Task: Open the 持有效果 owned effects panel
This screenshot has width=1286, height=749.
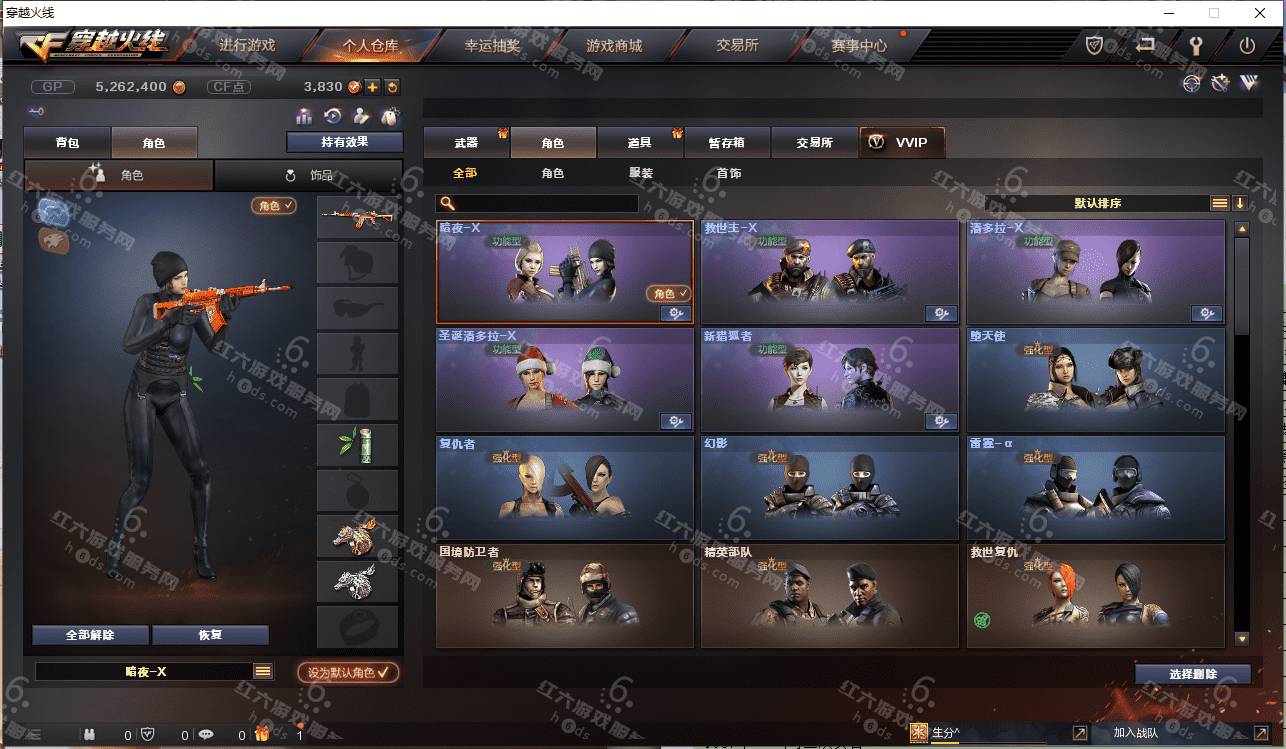Action: tap(344, 142)
